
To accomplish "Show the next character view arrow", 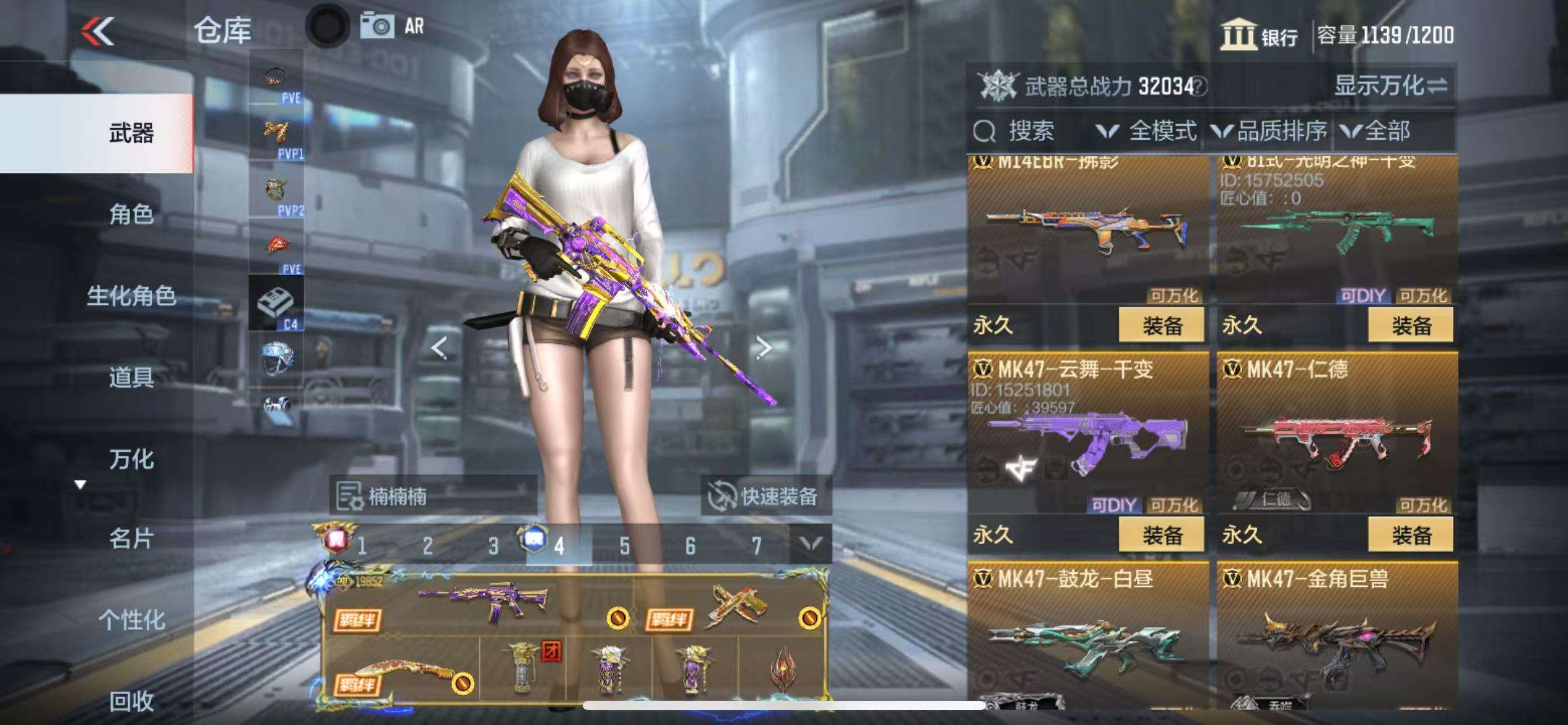I will [x=764, y=348].
